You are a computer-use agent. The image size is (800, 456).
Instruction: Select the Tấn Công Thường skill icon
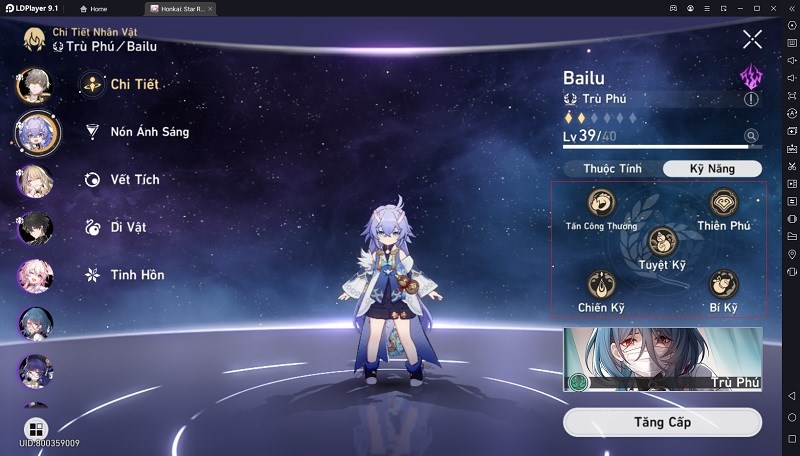click(601, 204)
